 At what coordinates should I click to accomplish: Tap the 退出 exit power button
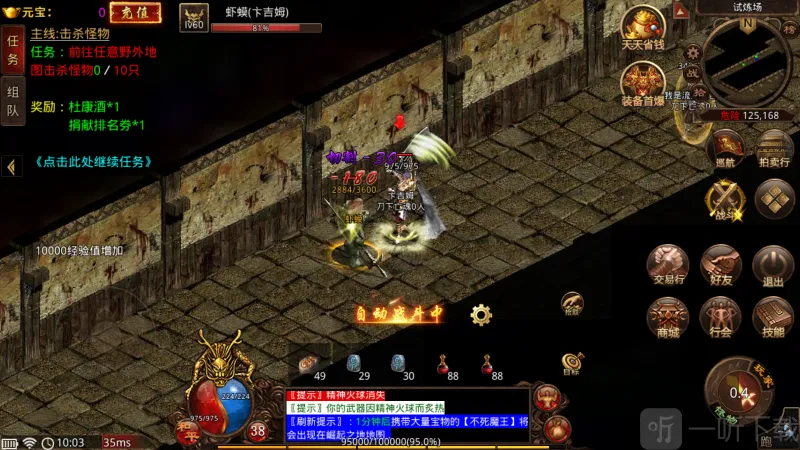coord(772,267)
